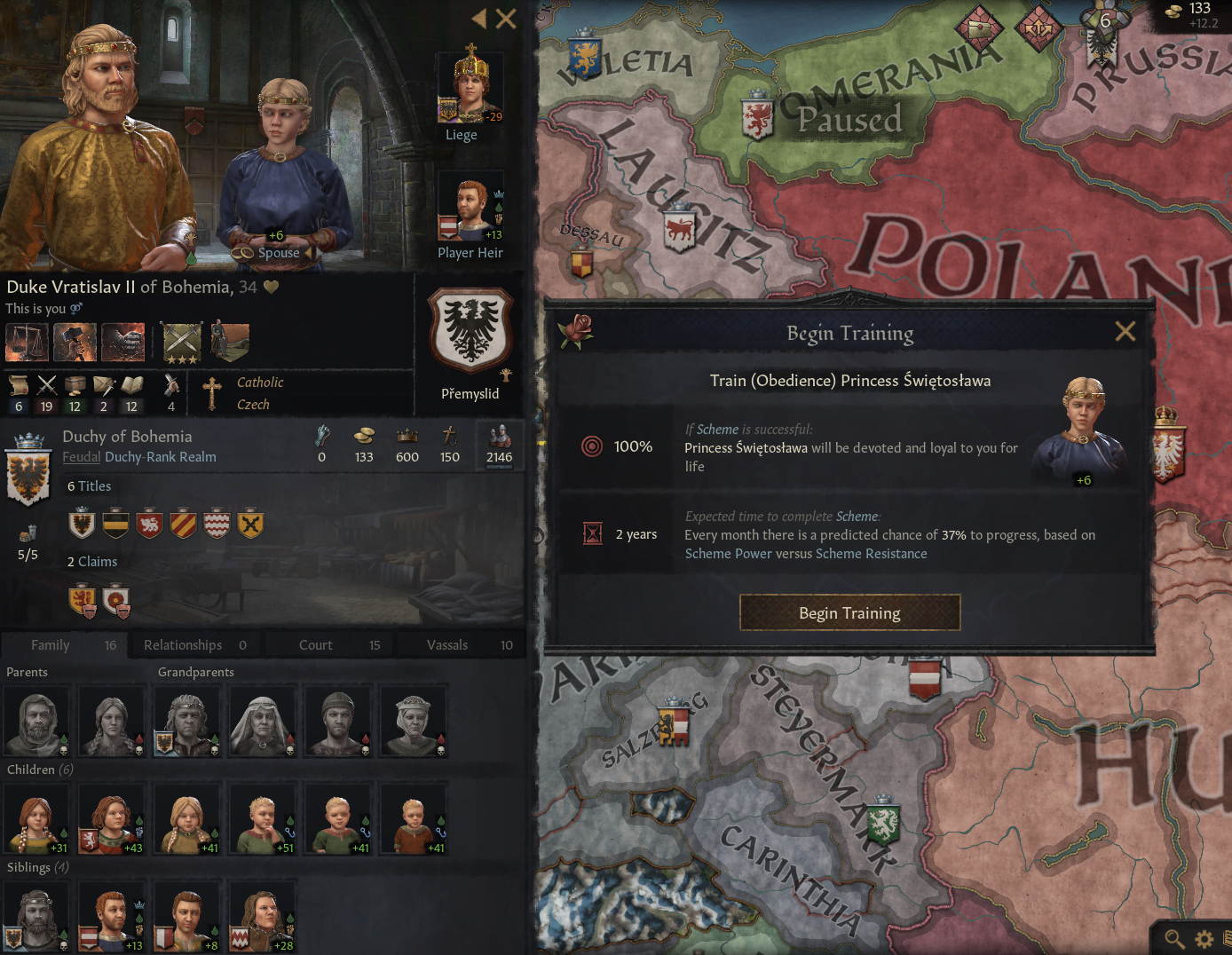The height and width of the screenshot is (955, 1232).
Task: Open the map search magnifying glass
Action: [x=1174, y=938]
